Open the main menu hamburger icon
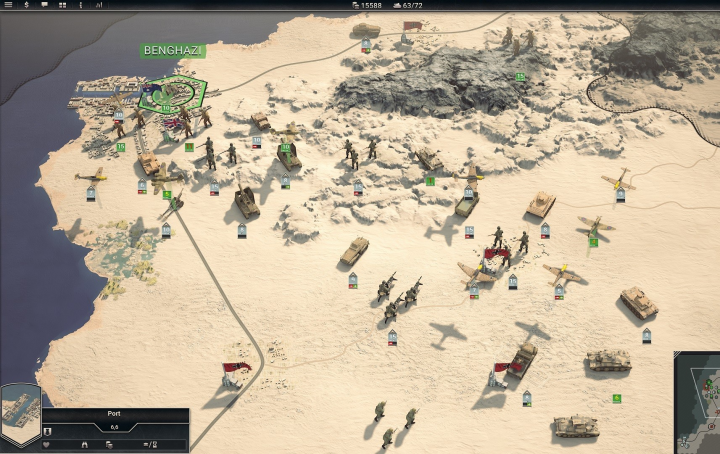 point(8,5)
